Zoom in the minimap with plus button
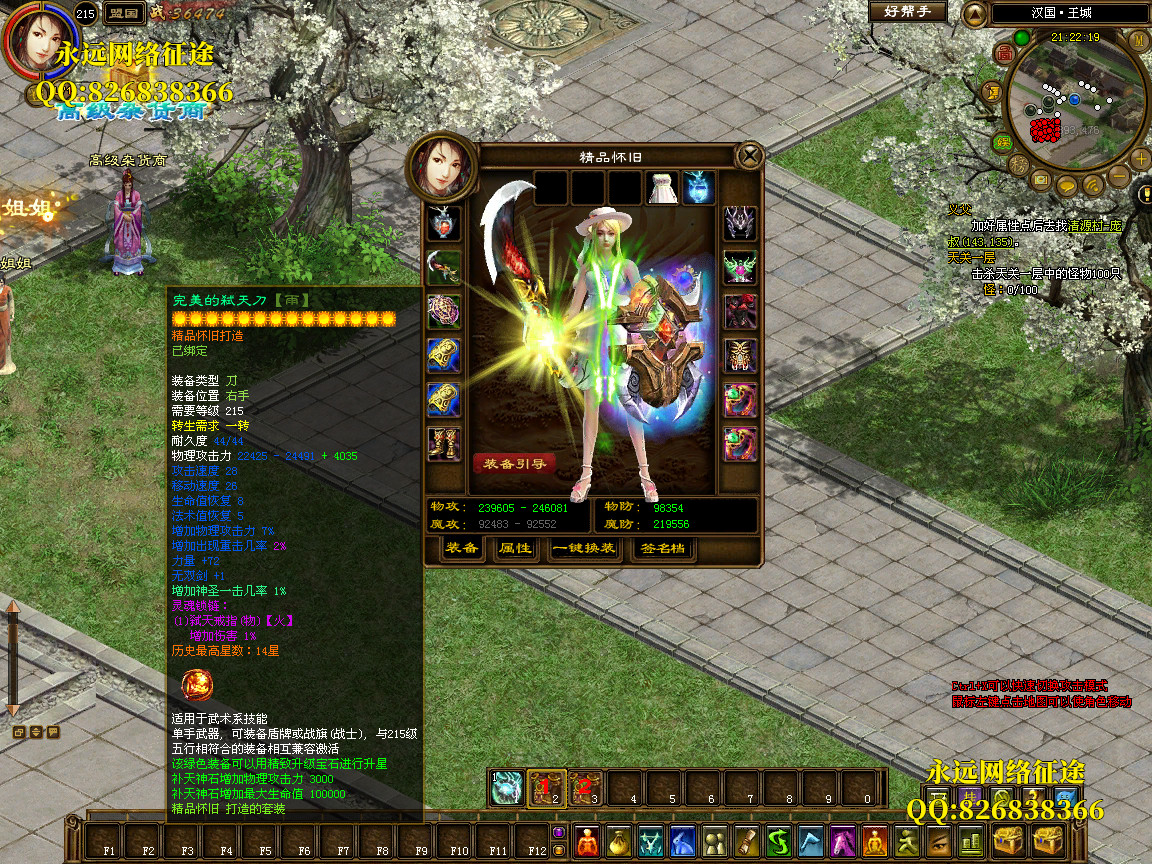Screen dimensions: 1152x864 1141,159
